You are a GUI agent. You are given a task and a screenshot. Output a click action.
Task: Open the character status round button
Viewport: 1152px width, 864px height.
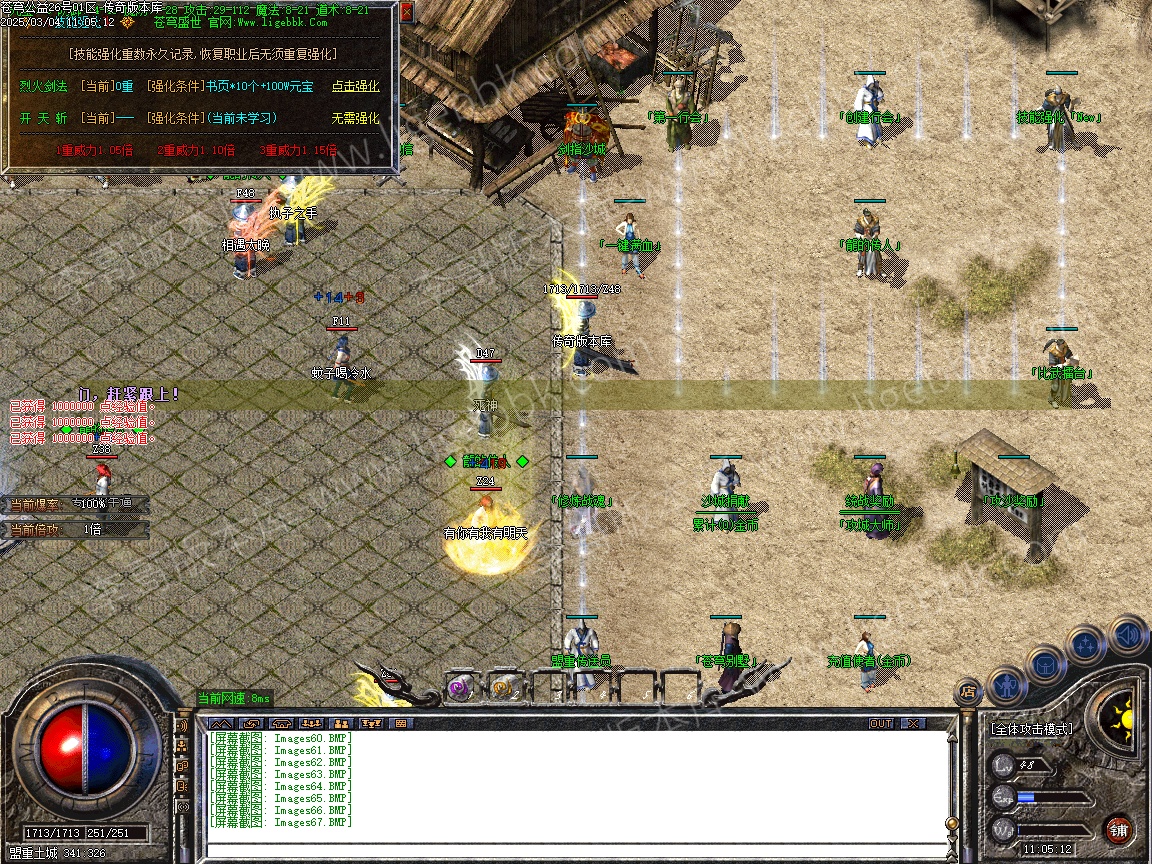point(1005,686)
